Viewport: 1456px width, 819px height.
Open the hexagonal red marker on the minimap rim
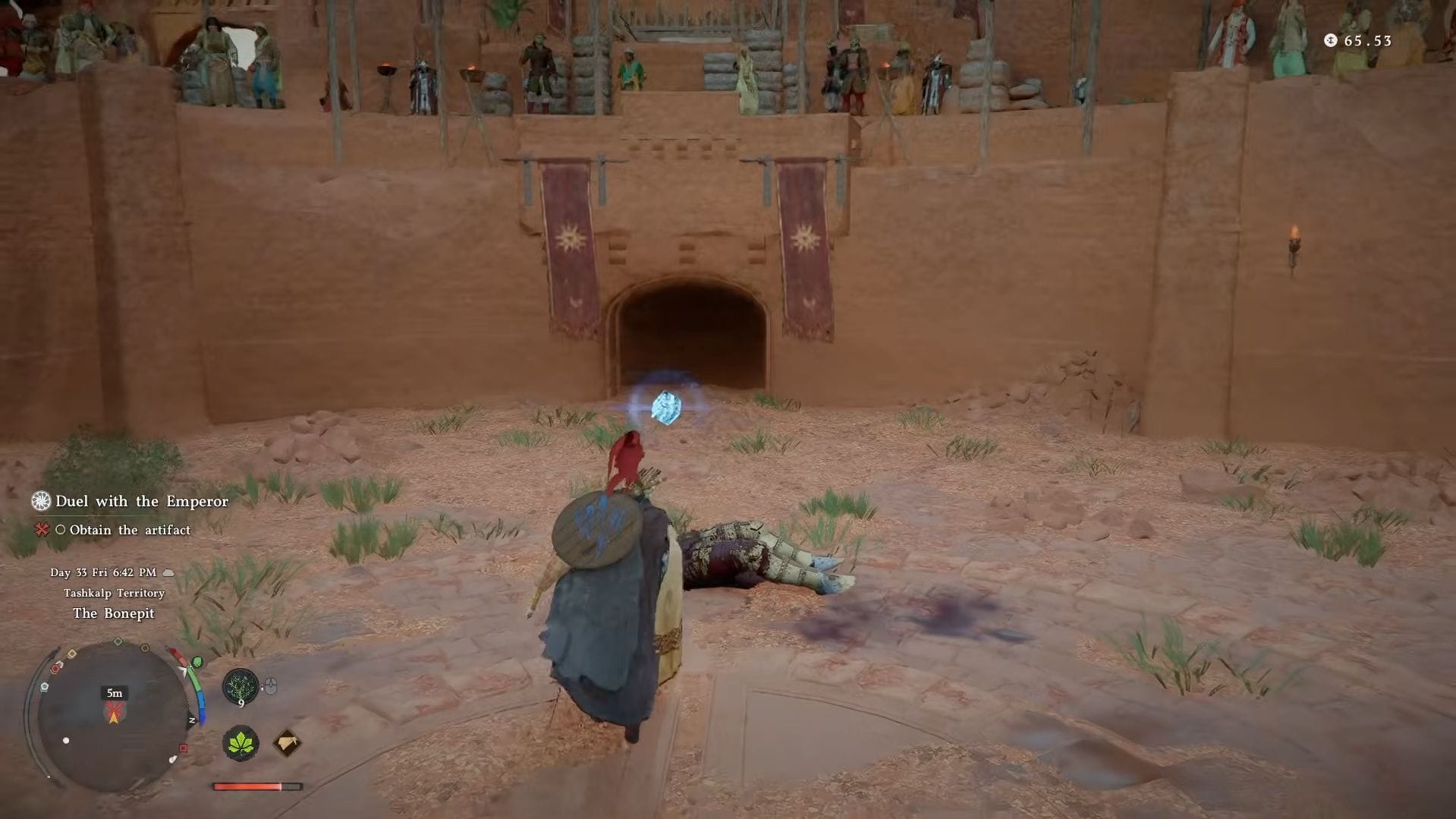56,666
